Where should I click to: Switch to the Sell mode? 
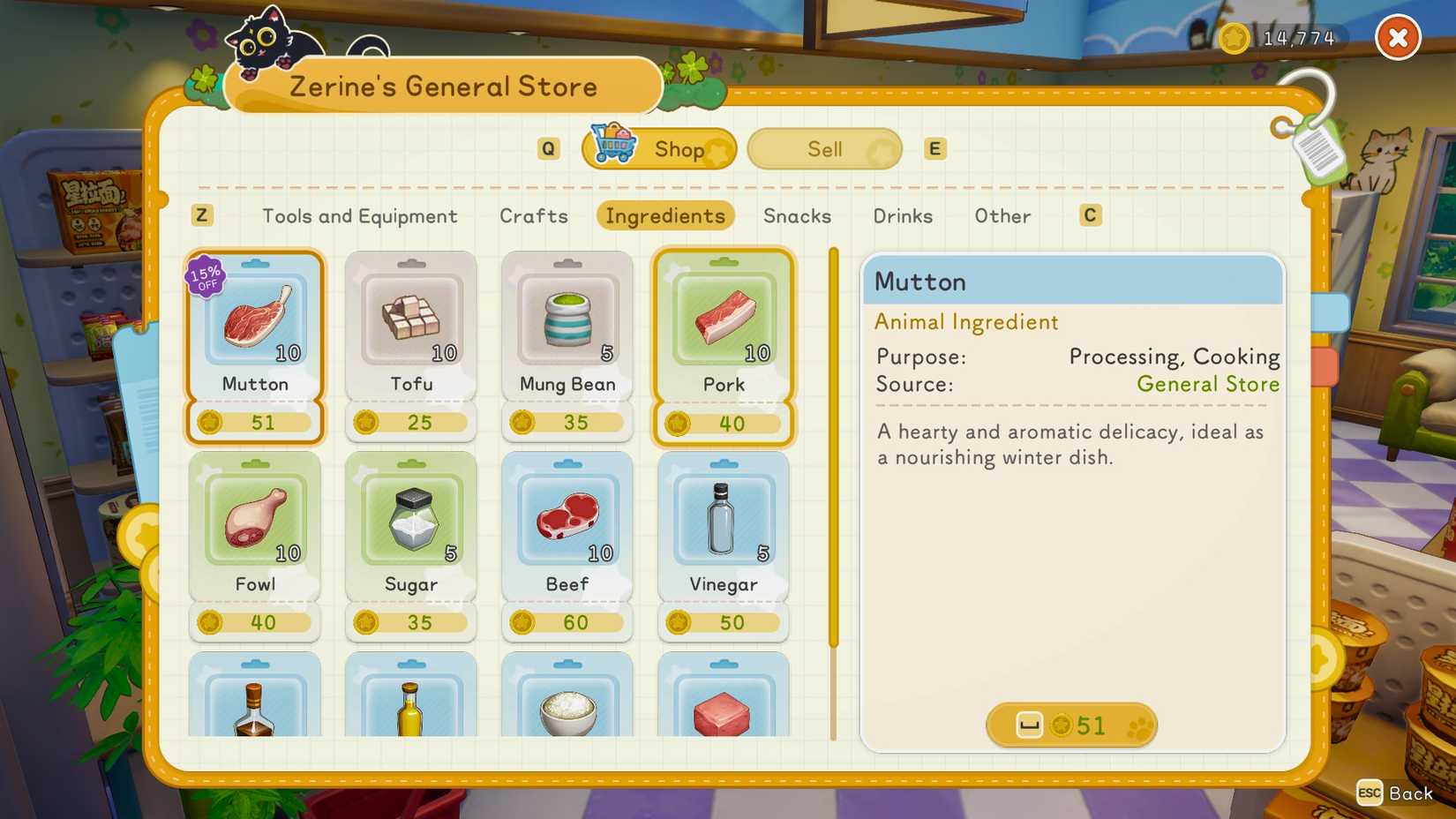click(822, 148)
